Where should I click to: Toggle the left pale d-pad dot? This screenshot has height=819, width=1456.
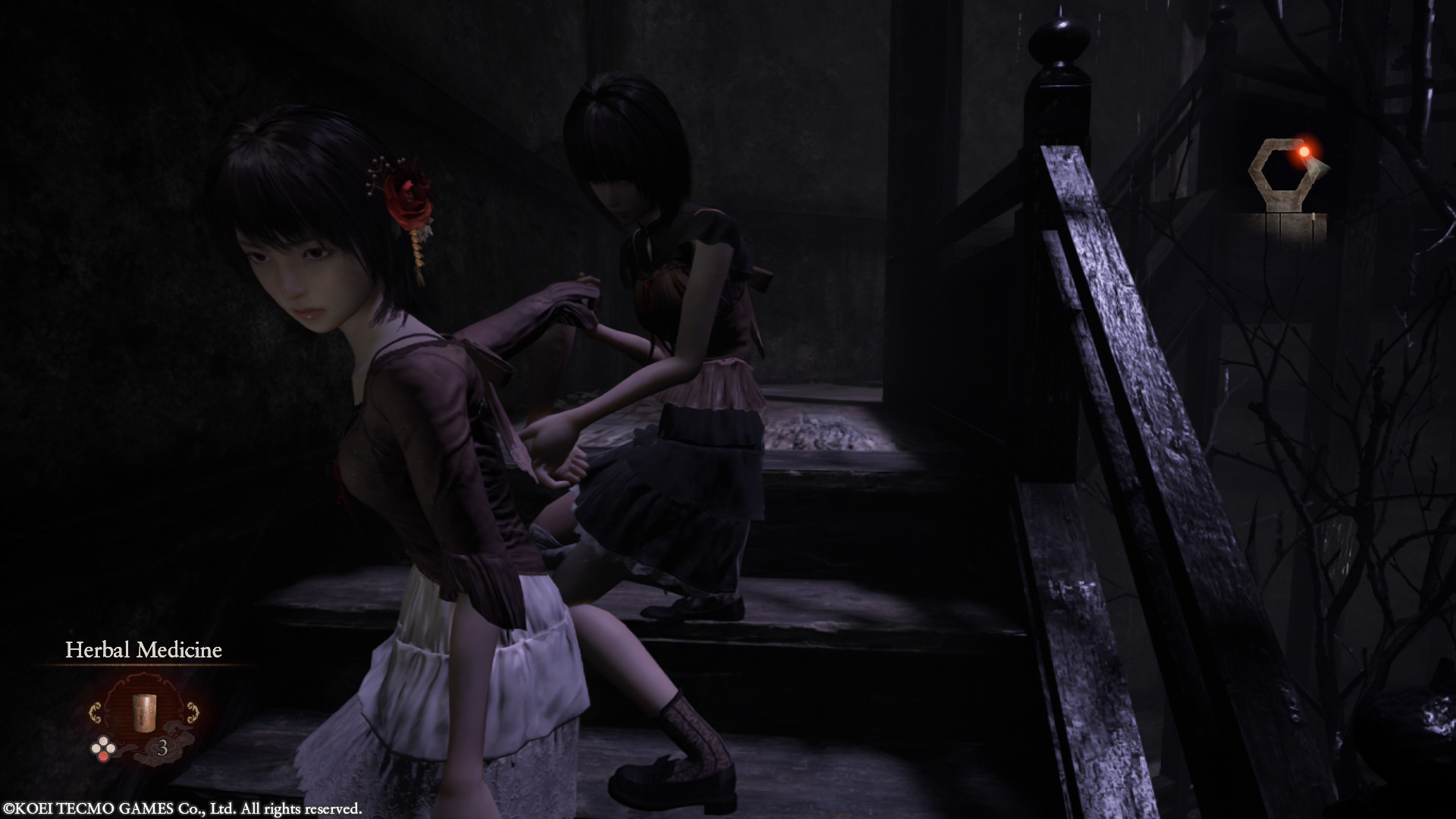[x=96, y=747]
